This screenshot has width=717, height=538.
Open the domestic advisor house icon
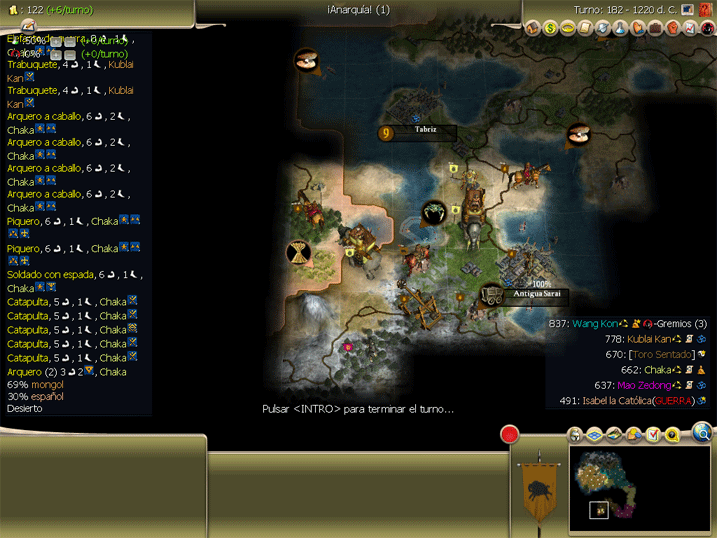pos(532,28)
